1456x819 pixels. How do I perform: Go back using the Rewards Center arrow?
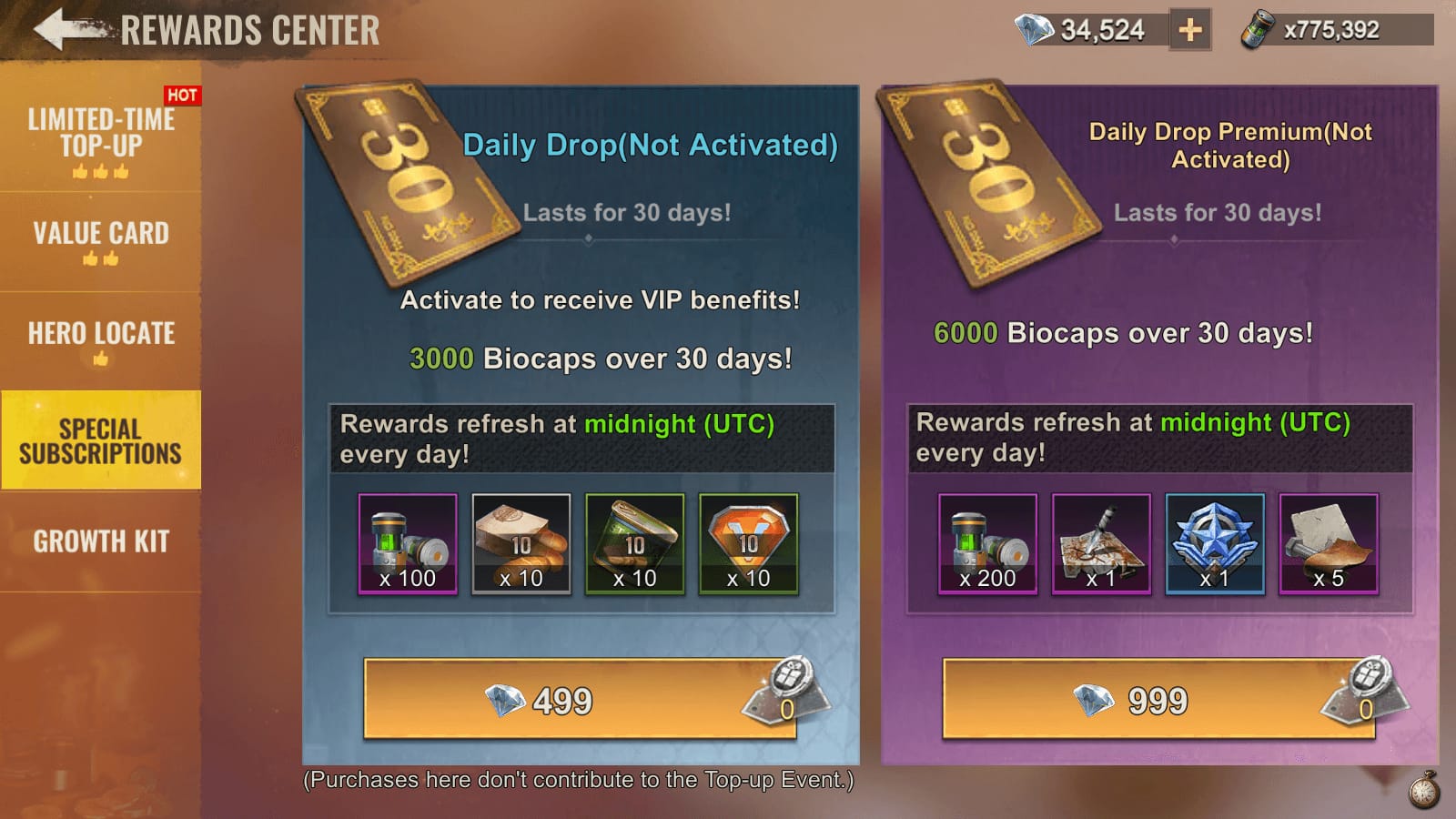tap(64, 29)
